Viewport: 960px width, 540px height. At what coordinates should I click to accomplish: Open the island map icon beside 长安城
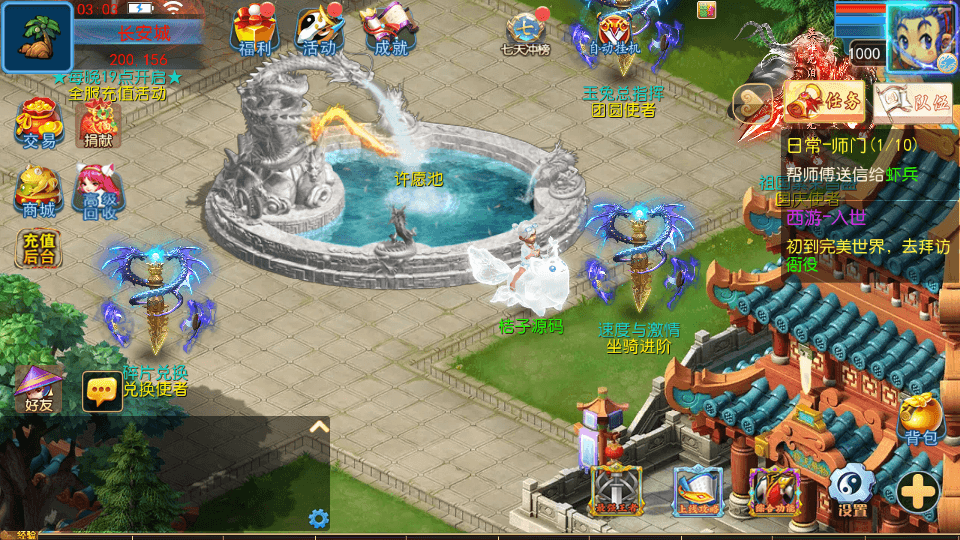point(37,36)
